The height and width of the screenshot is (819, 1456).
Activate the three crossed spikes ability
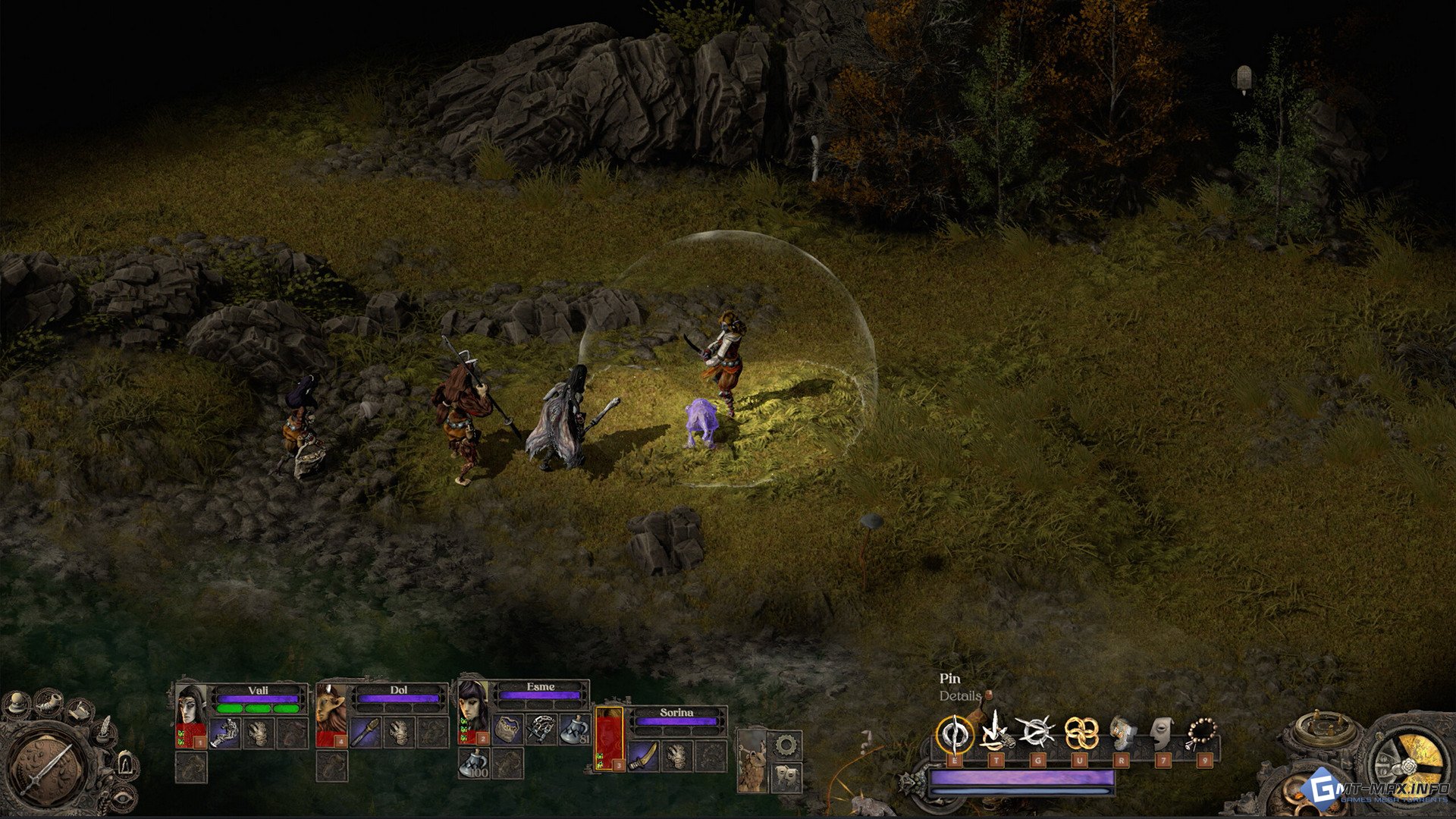(1036, 733)
